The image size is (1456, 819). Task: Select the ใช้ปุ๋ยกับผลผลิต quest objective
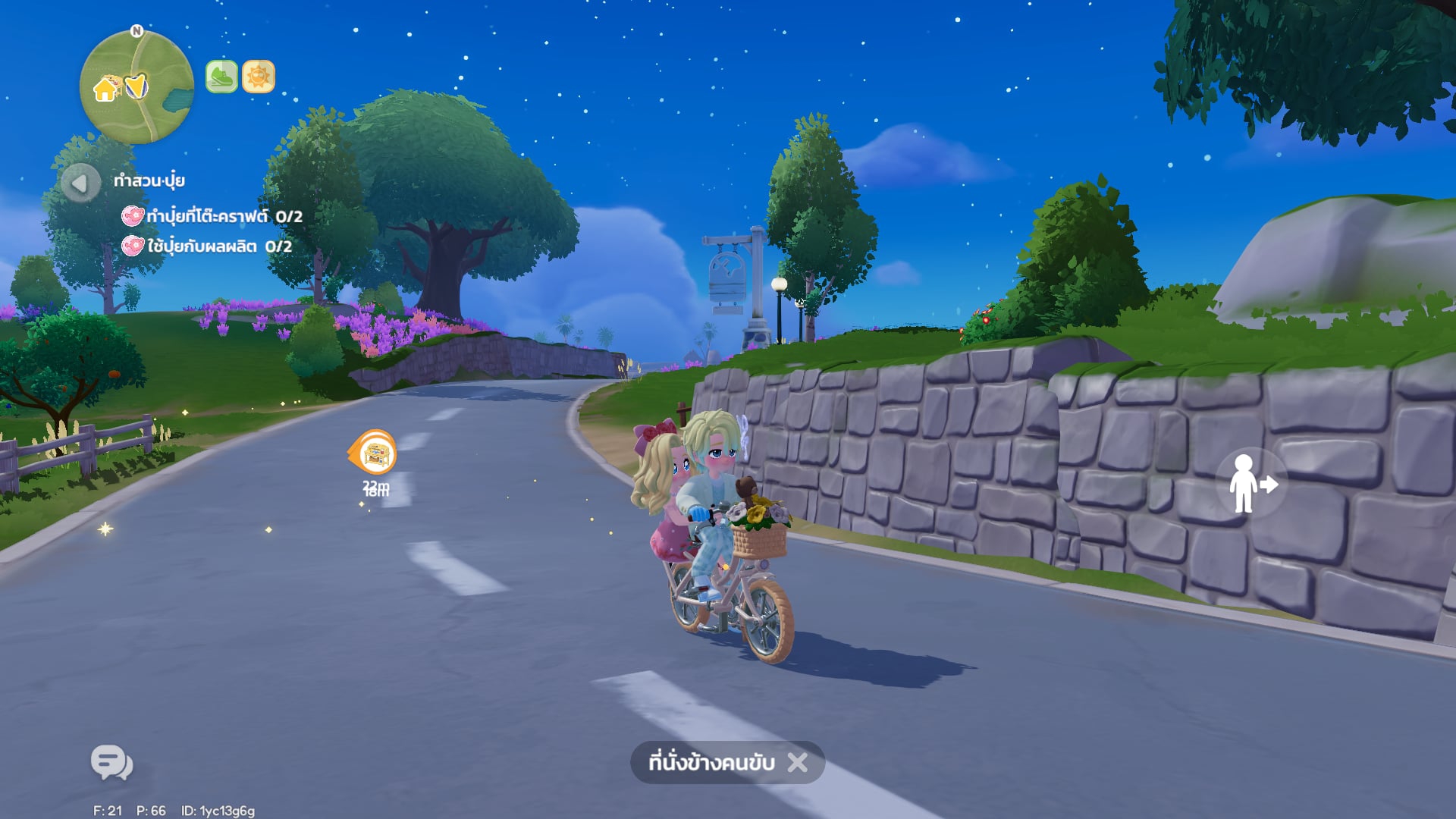[x=209, y=246]
